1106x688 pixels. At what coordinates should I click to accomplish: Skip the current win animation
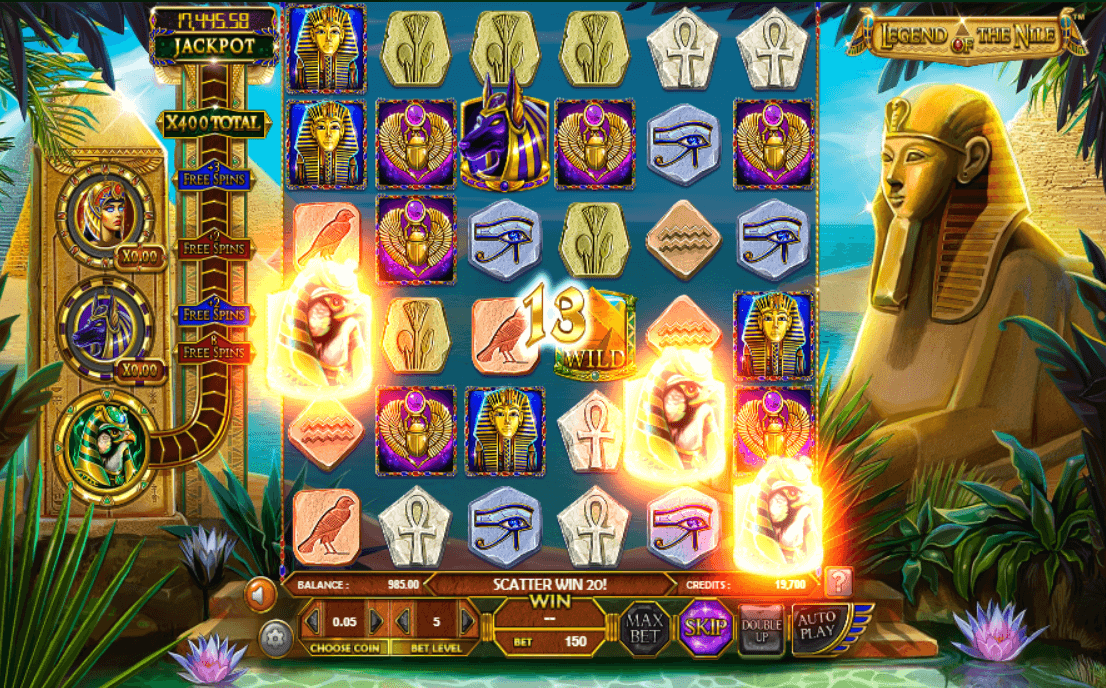[704, 629]
